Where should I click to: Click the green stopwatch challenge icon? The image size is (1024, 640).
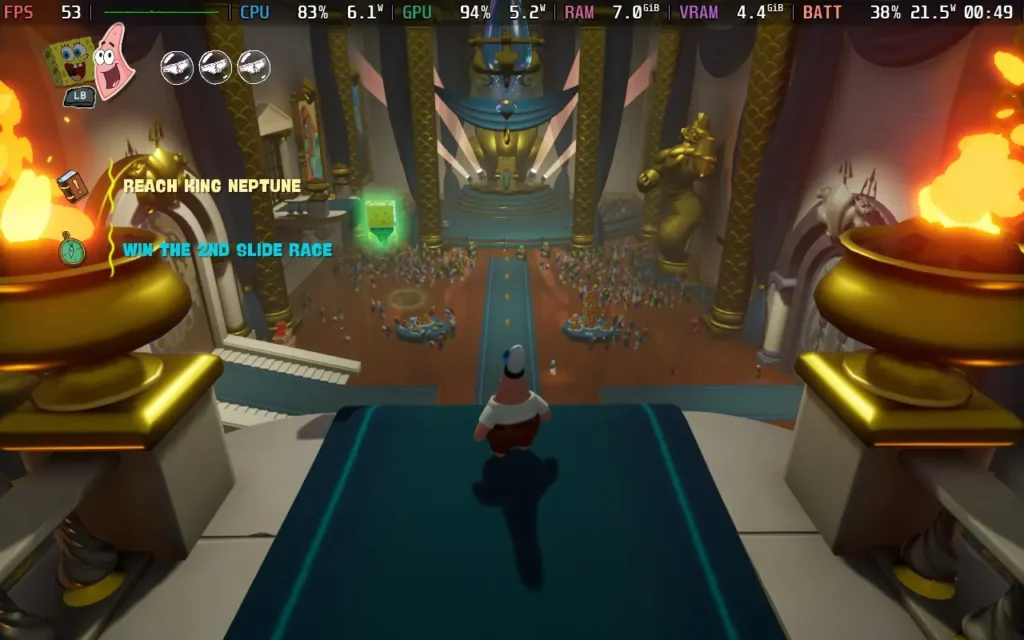coord(71,249)
